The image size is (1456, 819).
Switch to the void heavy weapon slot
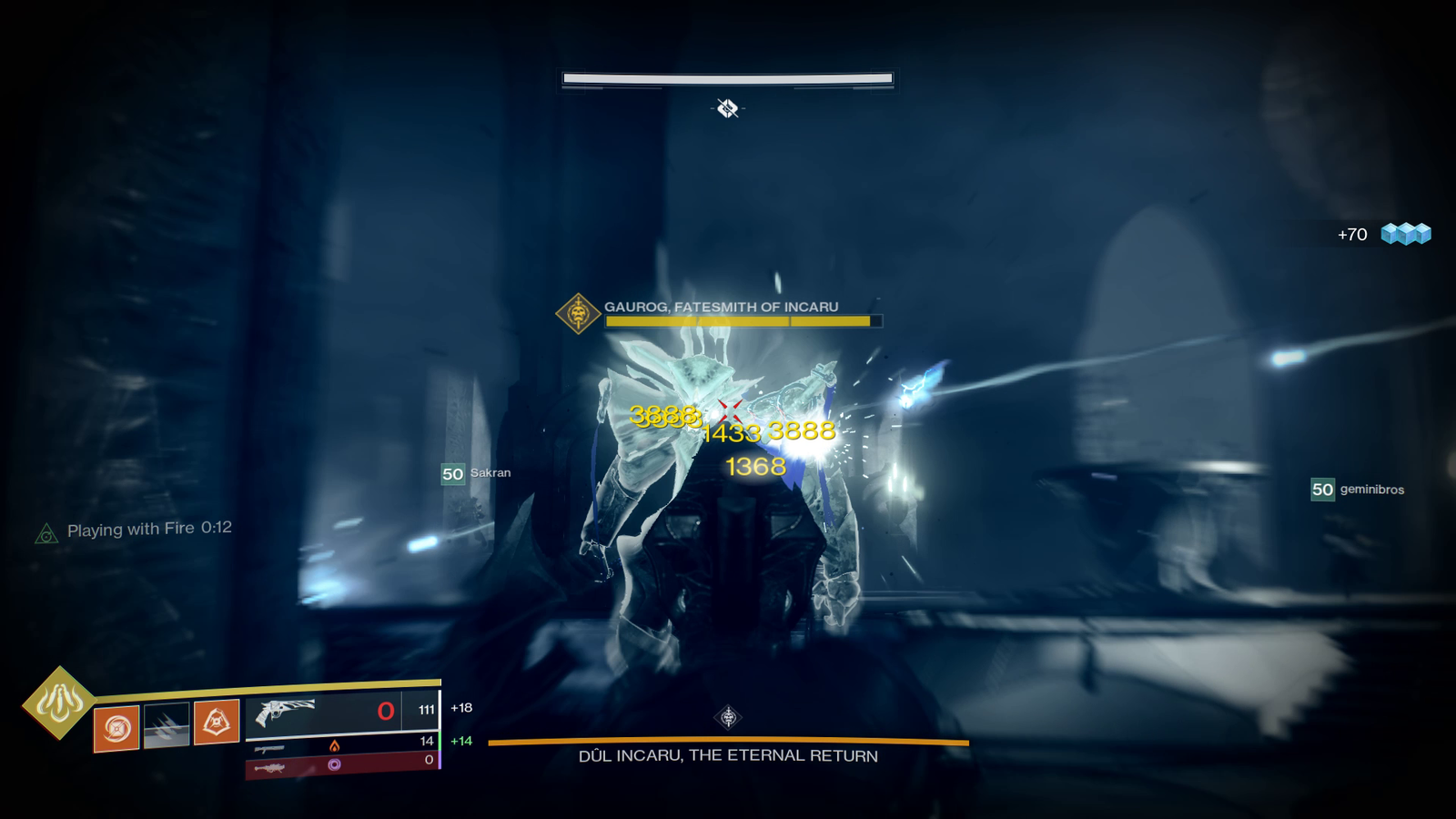pyautogui.click(x=341, y=765)
